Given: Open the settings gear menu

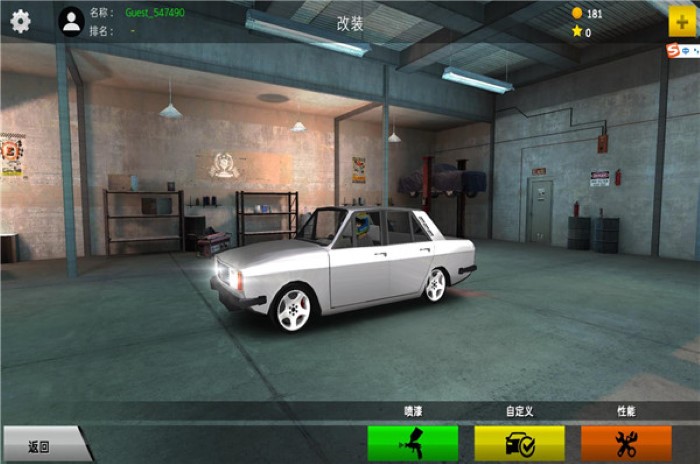Looking at the screenshot, I should pos(20,21).
